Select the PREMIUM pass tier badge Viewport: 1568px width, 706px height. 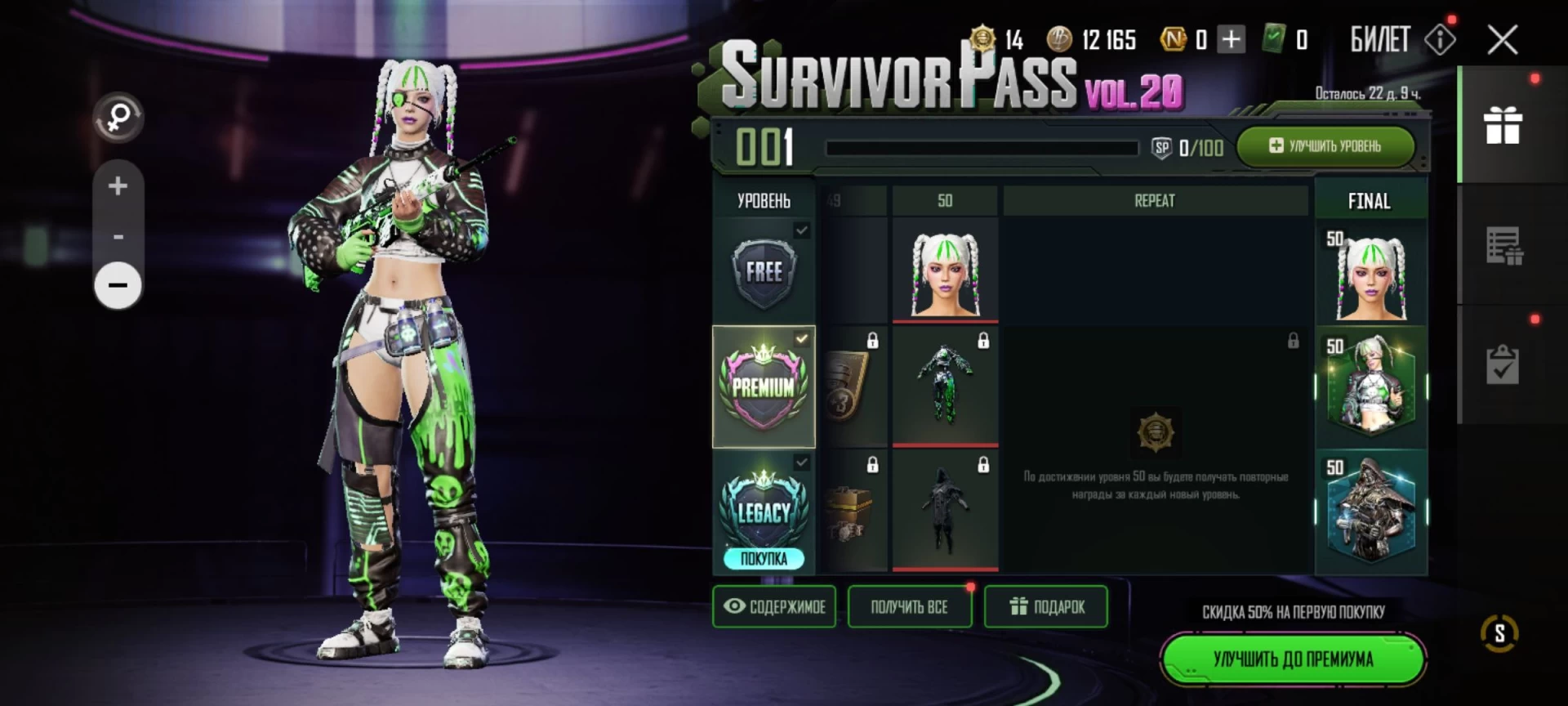click(x=764, y=387)
